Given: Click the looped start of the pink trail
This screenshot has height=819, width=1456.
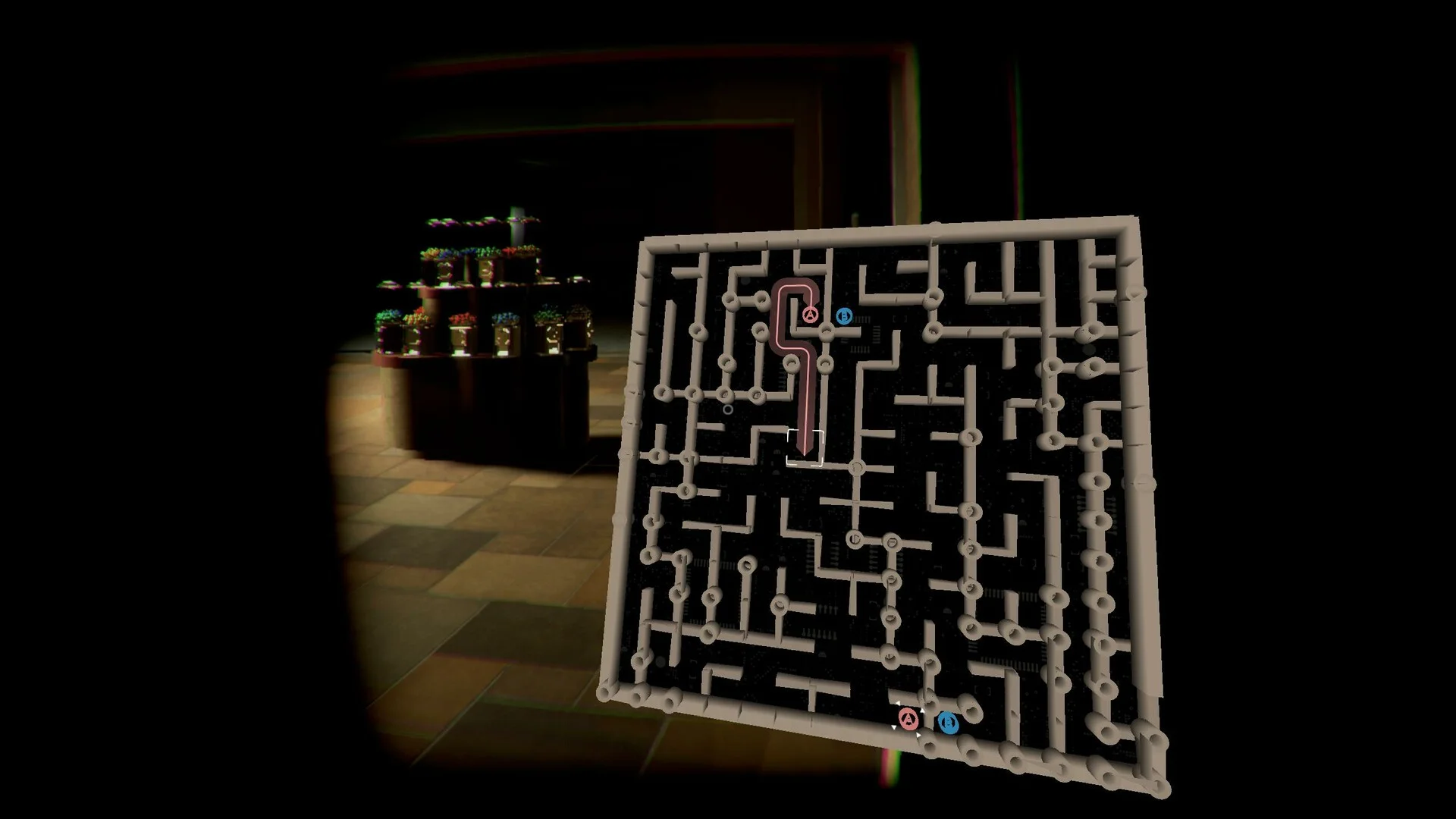Looking at the screenshot, I should pyautogui.click(x=795, y=285).
